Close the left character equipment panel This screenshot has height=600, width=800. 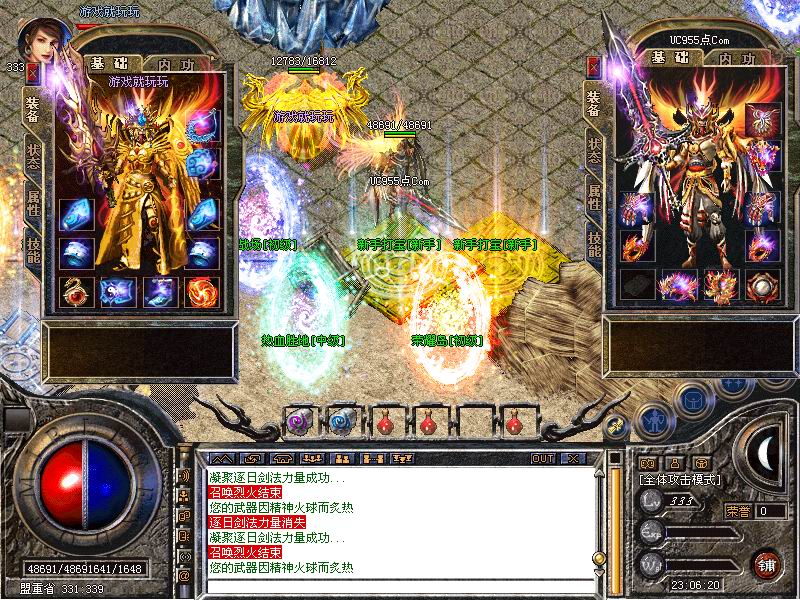(x=33, y=71)
